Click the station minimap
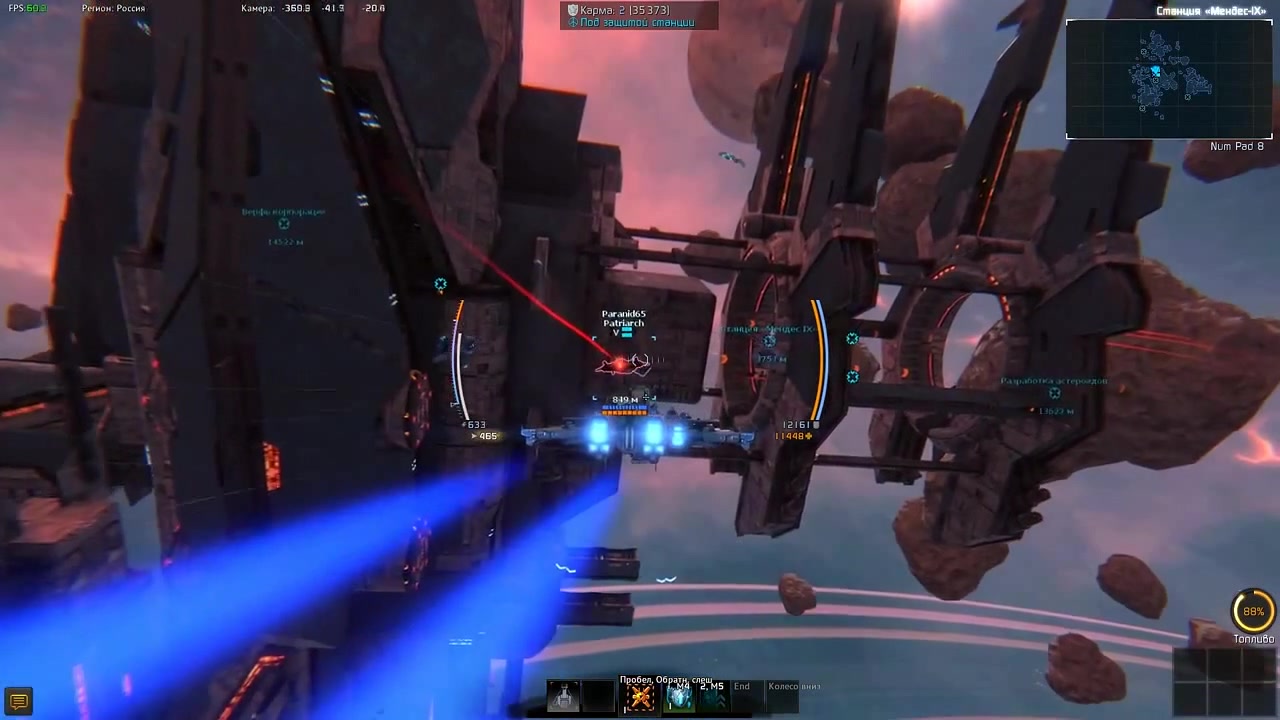1280x720 pixels. [1168, 79]
